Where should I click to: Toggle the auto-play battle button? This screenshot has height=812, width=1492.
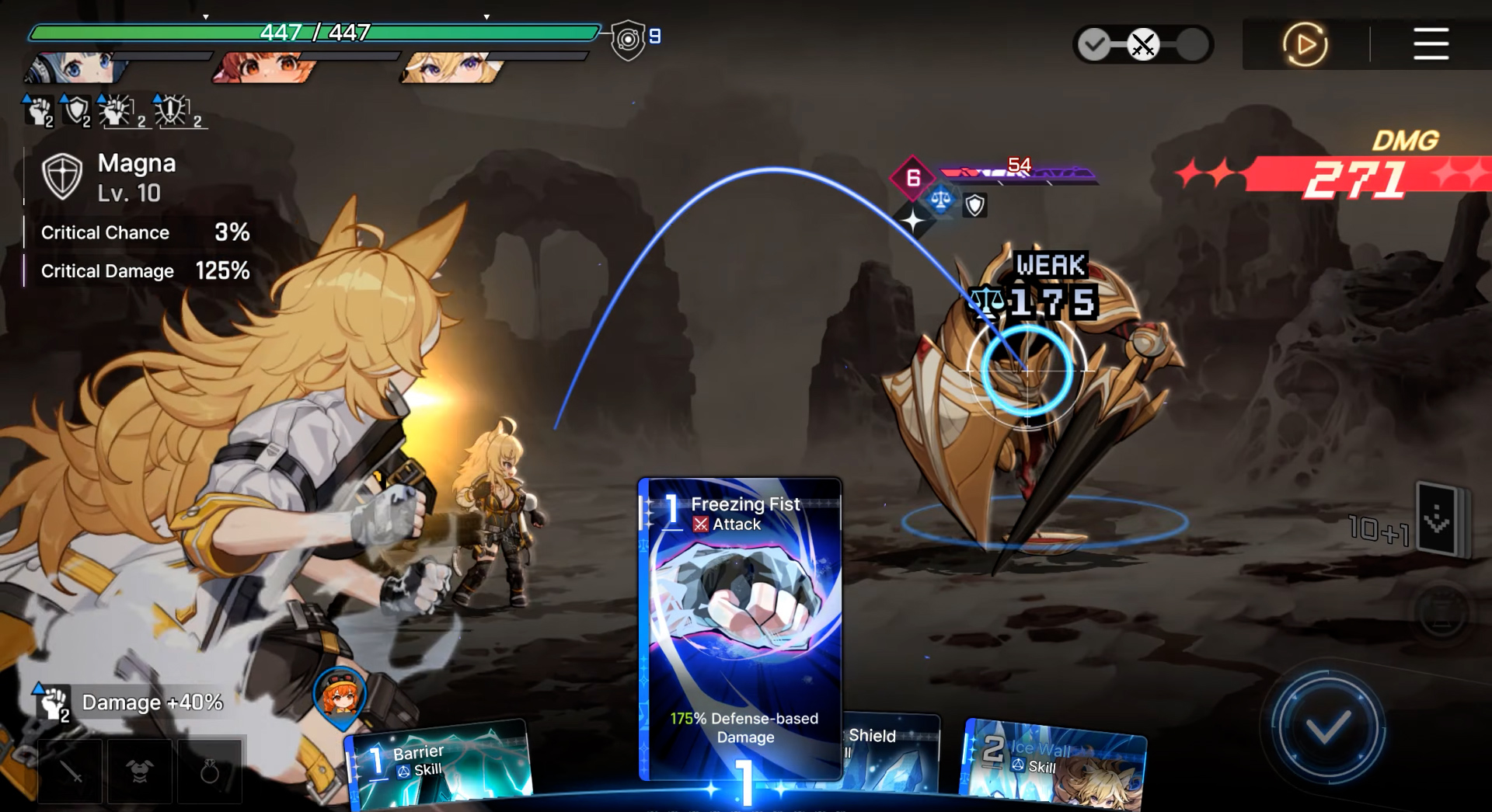[1305, 44]
